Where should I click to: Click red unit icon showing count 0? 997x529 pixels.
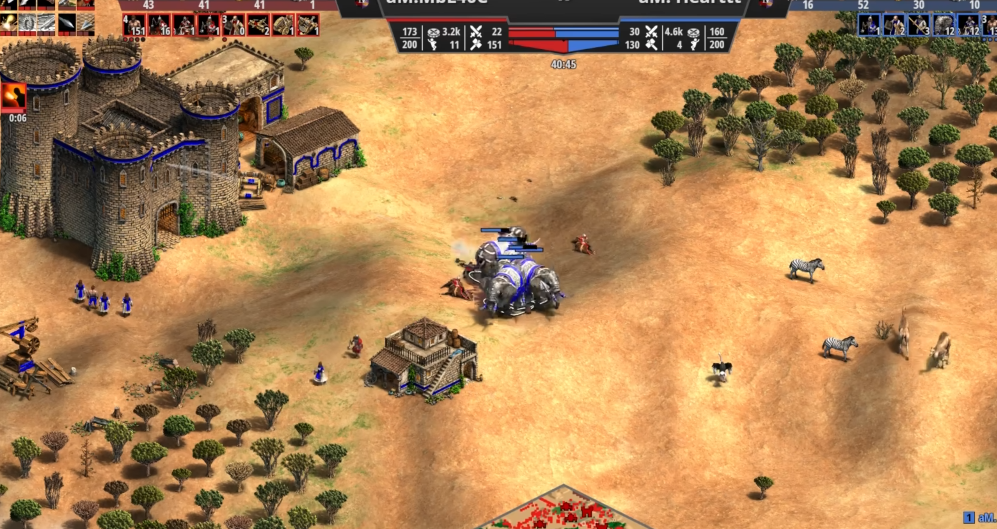(x=233, y=24)
